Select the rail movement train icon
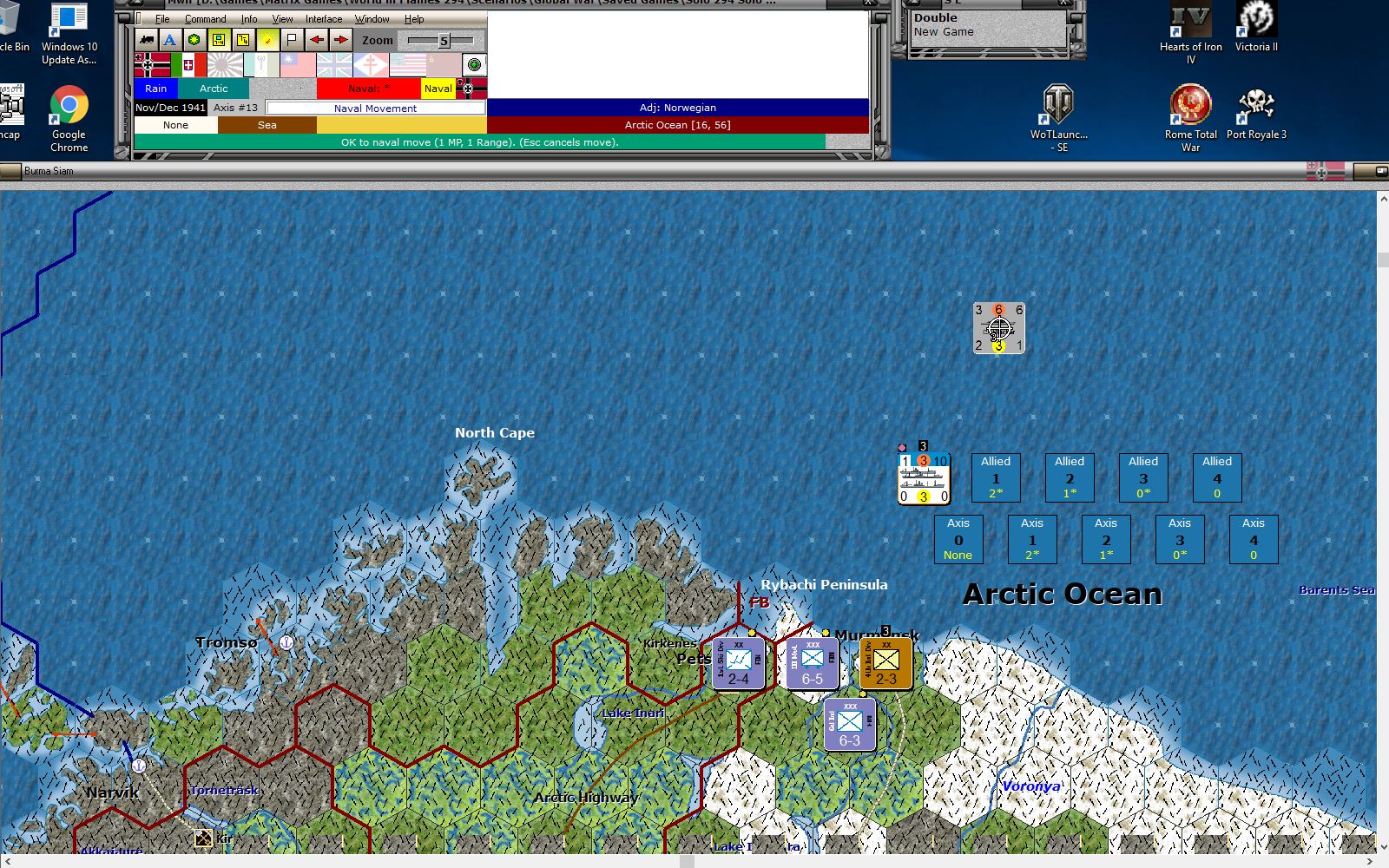Screen dimensions: 1389x868 pyautogui.click(x=145, y=40)
